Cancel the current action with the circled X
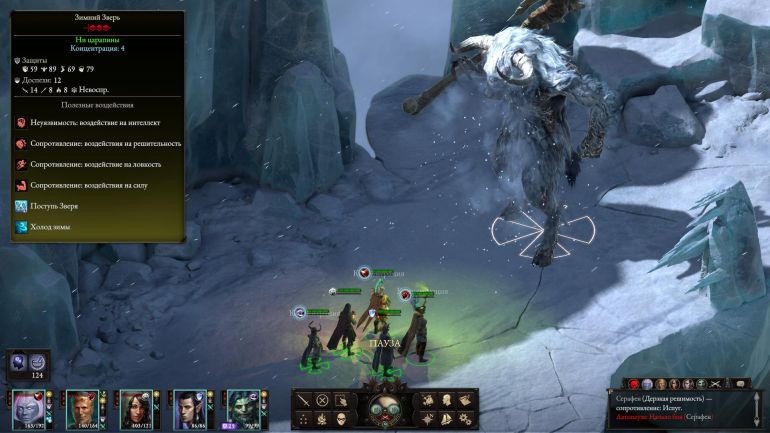 click(323, 400)
